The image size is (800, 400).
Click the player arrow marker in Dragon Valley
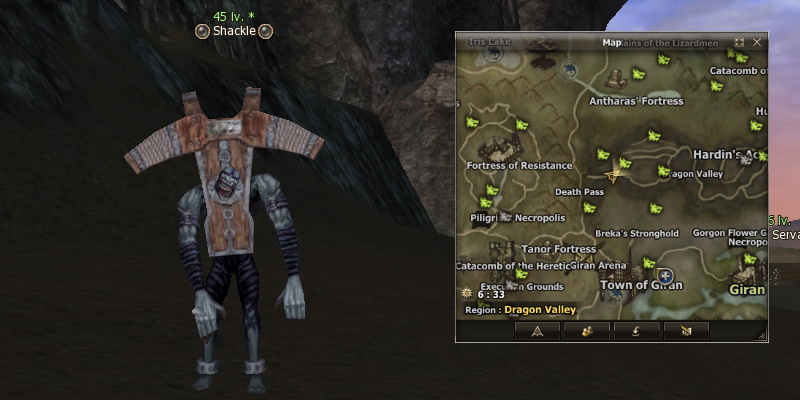point(614,176)
